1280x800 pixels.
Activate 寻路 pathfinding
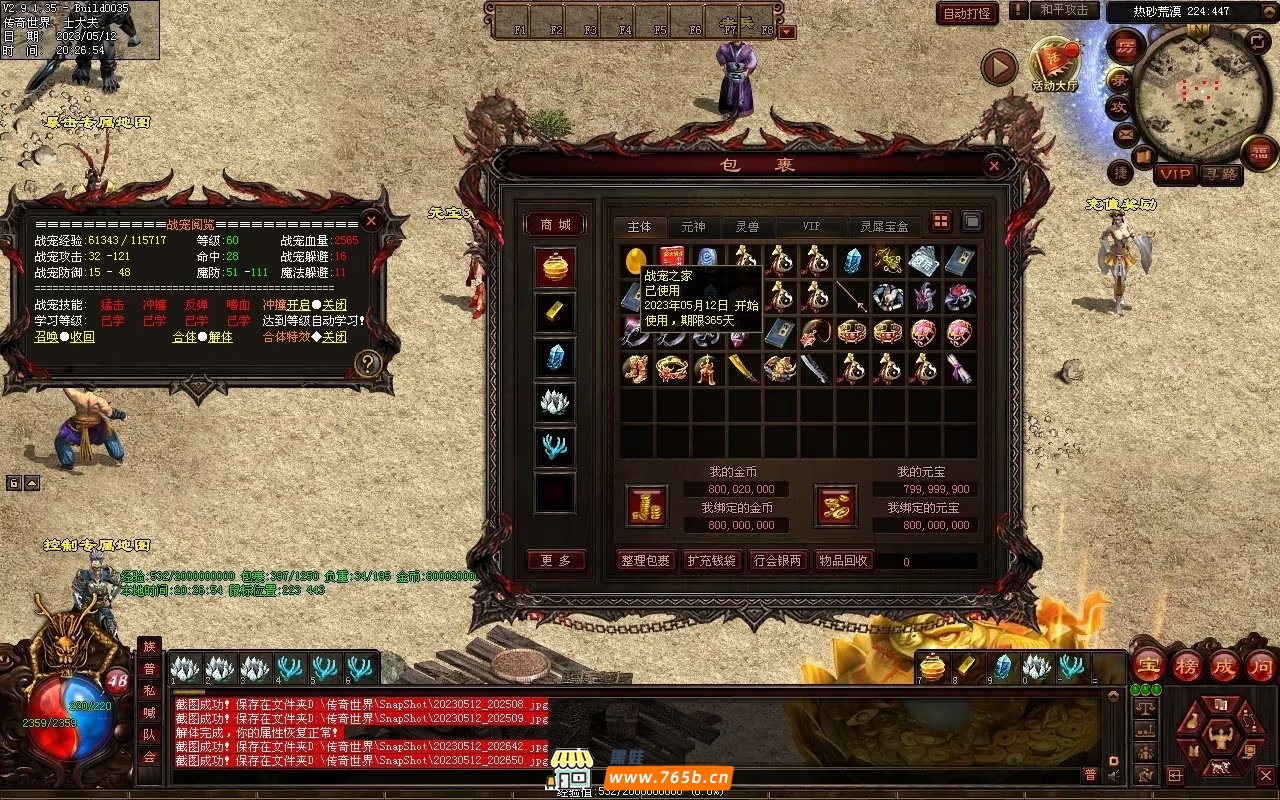tap(1219, 174)
